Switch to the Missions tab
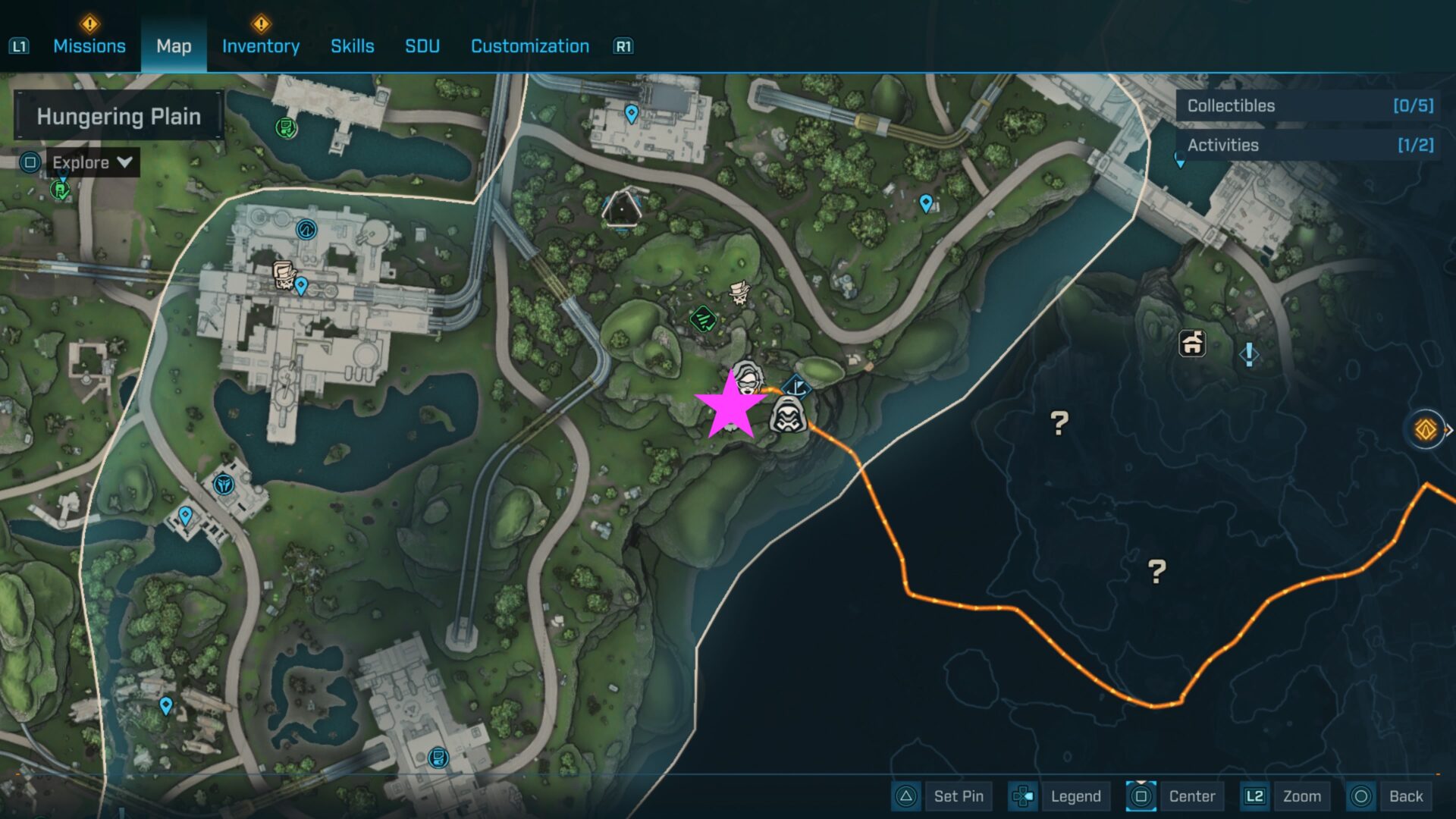The image size is (1456, 819). click(x=89, y=46)
